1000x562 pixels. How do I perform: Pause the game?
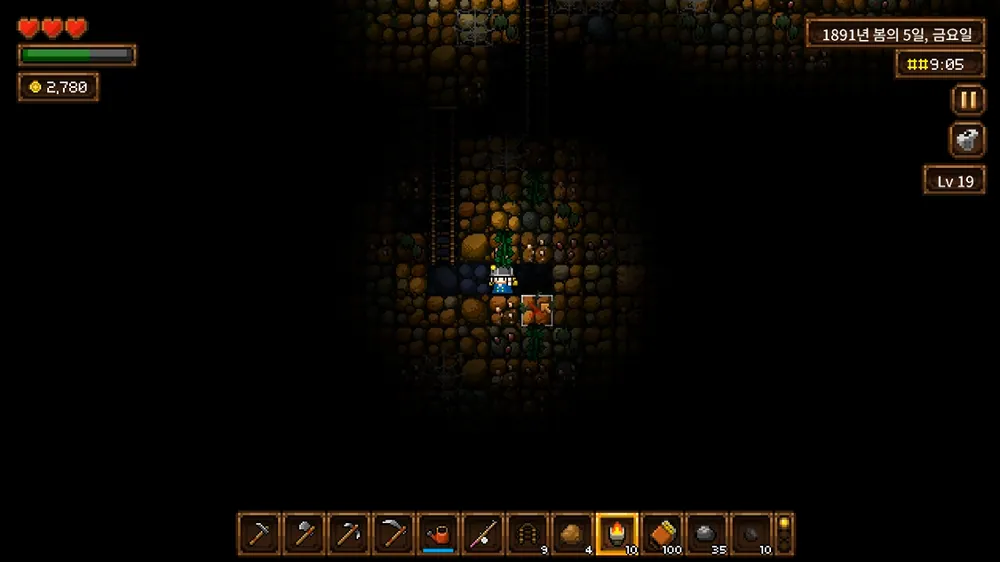tap(967, 100)
